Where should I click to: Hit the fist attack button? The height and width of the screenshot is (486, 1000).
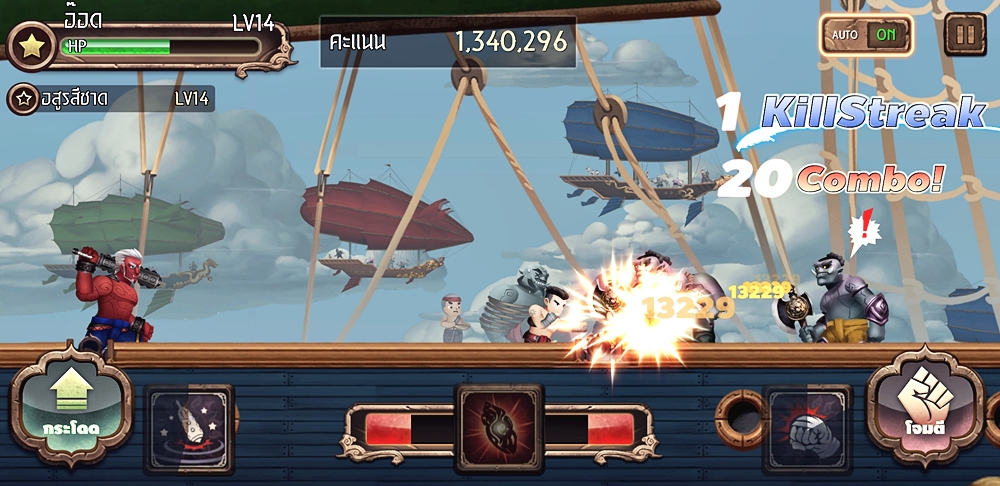click(925, 410)
